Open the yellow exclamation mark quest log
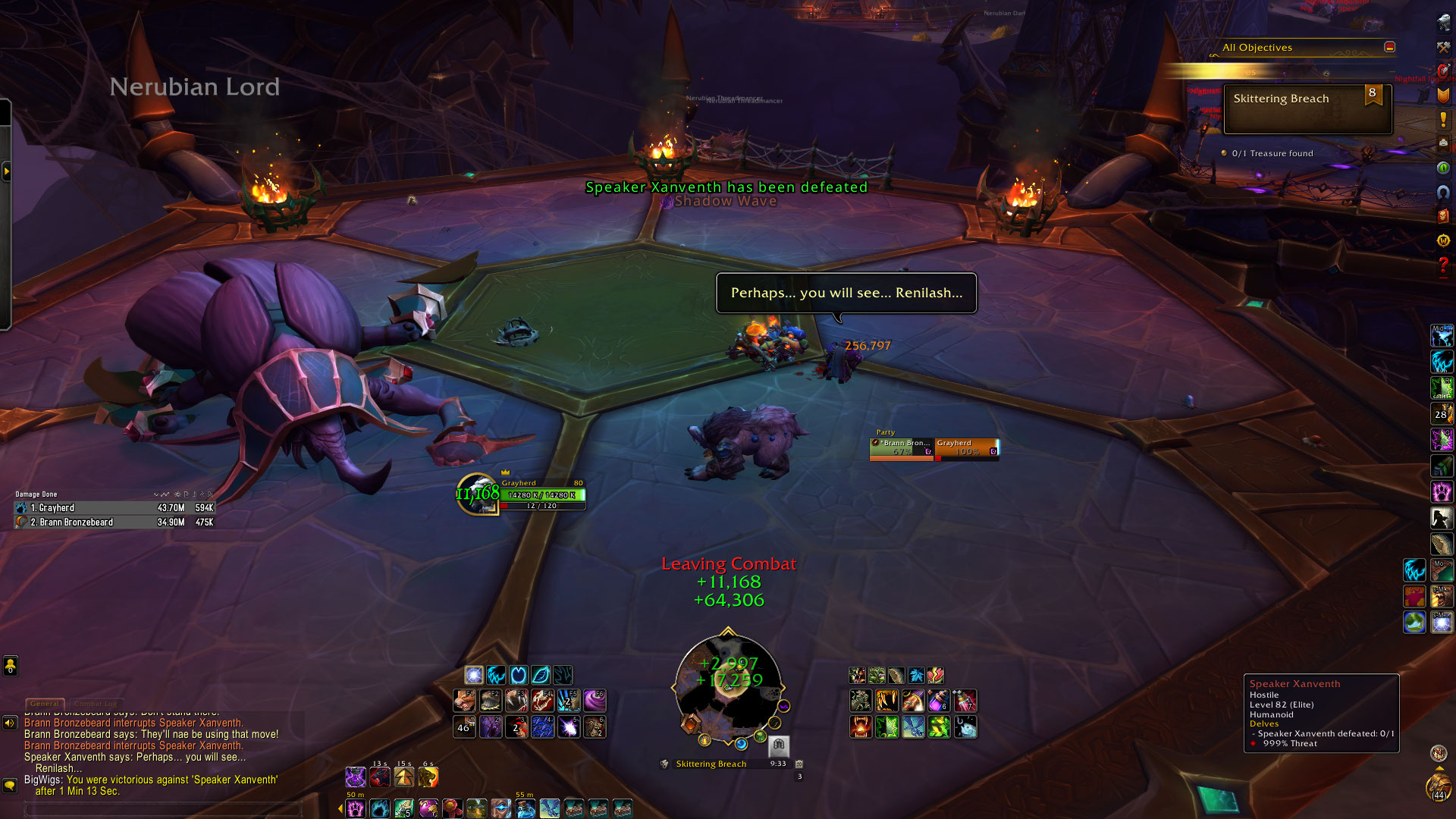 click(x=1443, y=120)
